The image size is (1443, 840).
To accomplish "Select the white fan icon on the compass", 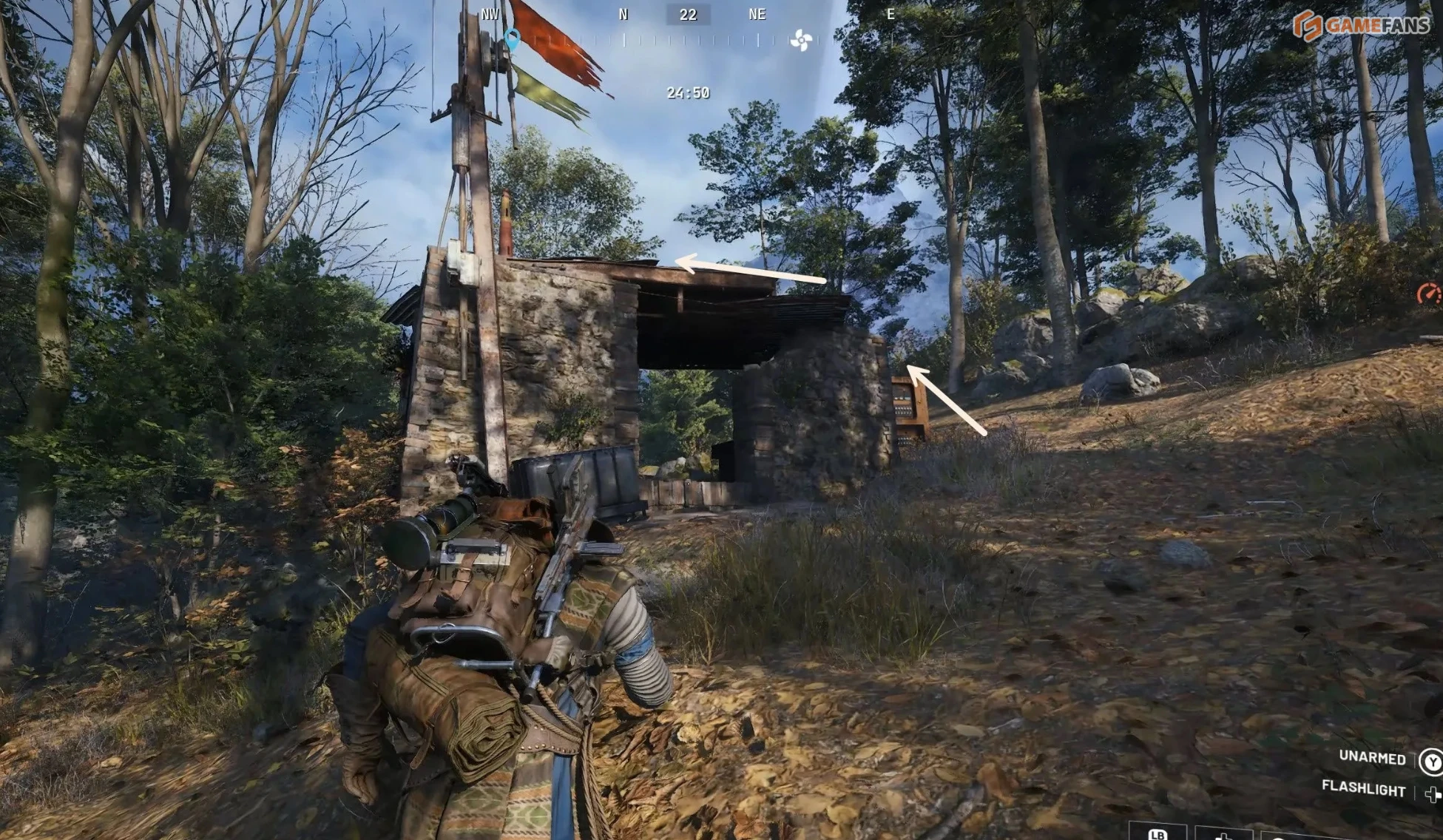I will pos(800,40).
